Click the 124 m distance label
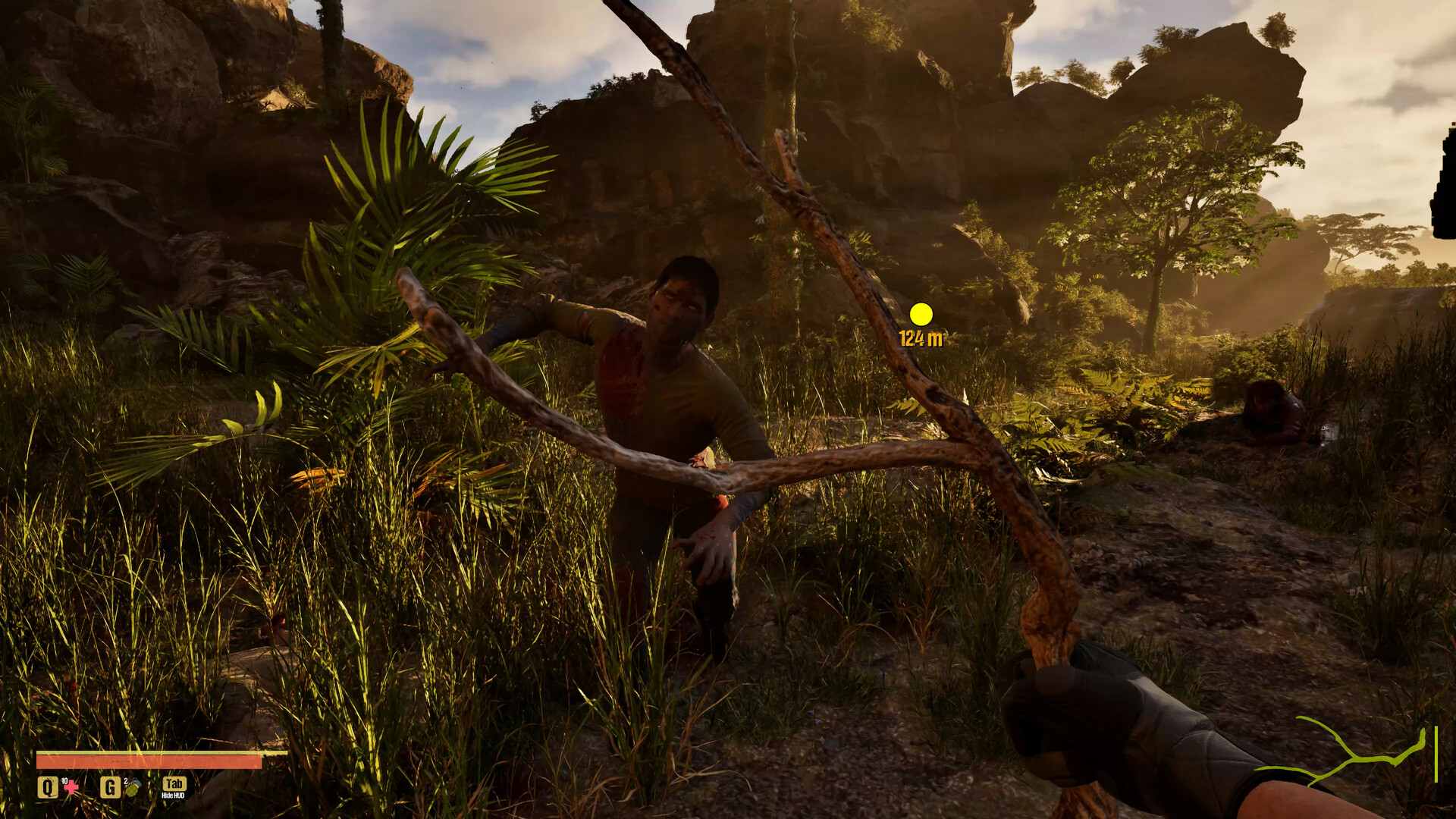 pos(920,339)
